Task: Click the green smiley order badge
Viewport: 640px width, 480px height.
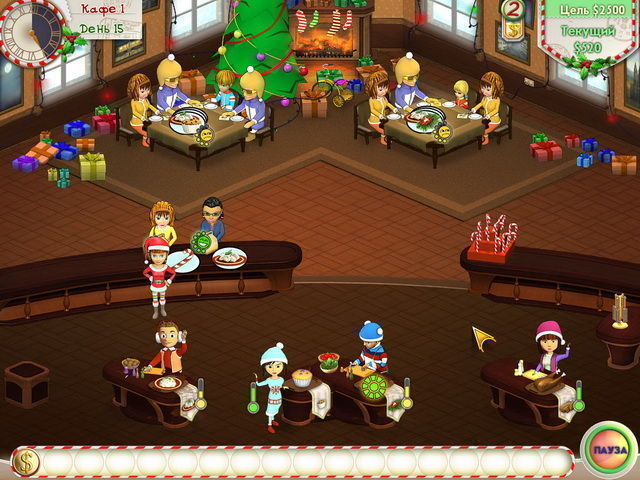Action: click(205, 242)
